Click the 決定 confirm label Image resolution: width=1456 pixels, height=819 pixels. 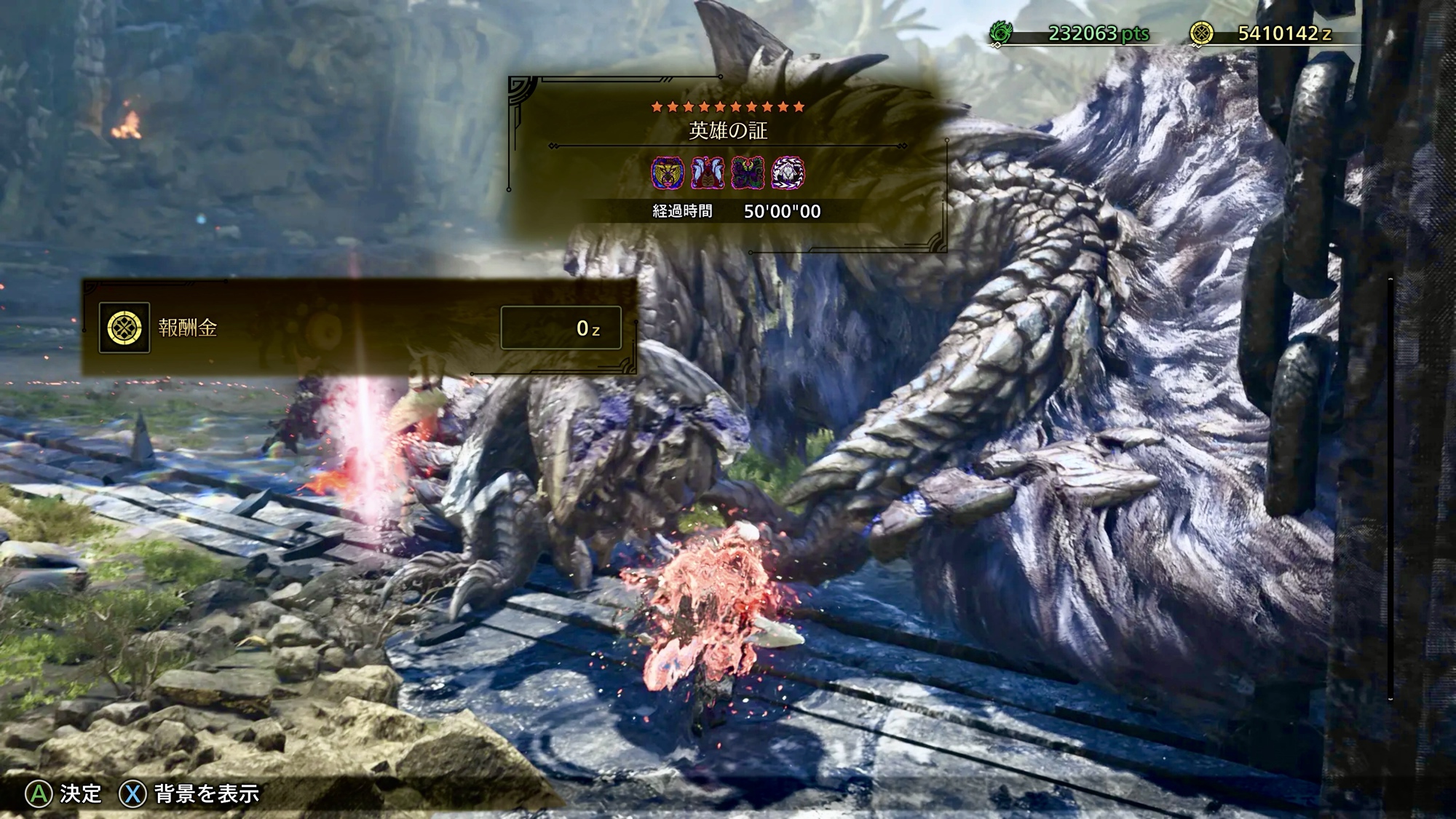[x=80, y=793]
